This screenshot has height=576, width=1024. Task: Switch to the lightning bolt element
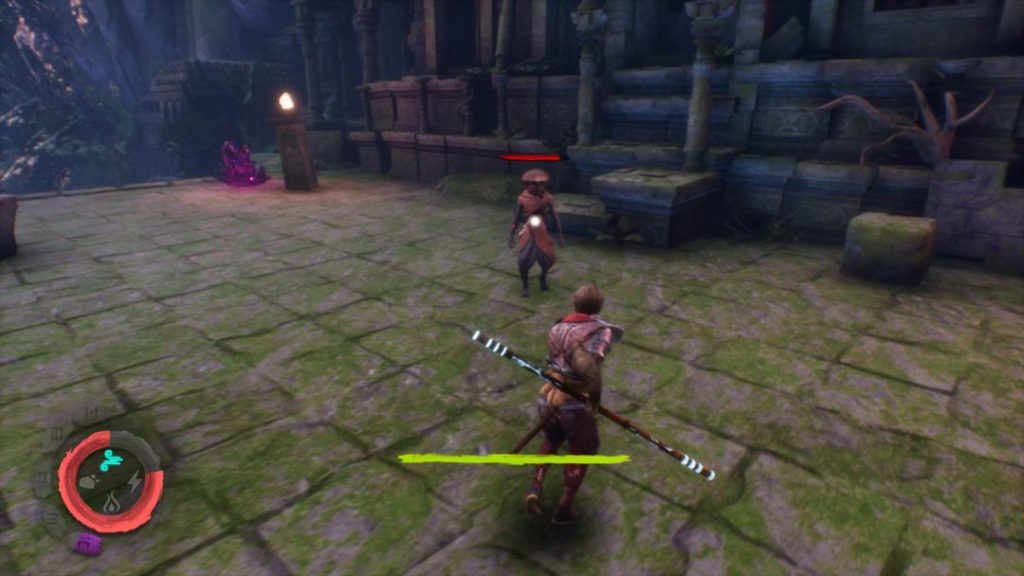tap(133, 483)
